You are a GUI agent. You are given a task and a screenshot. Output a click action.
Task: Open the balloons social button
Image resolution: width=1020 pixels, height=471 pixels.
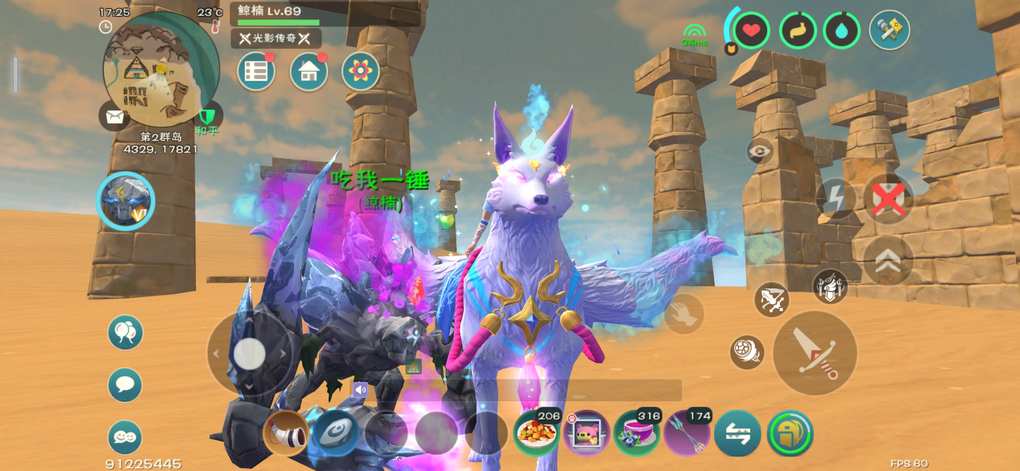click(x=125, y=333)
